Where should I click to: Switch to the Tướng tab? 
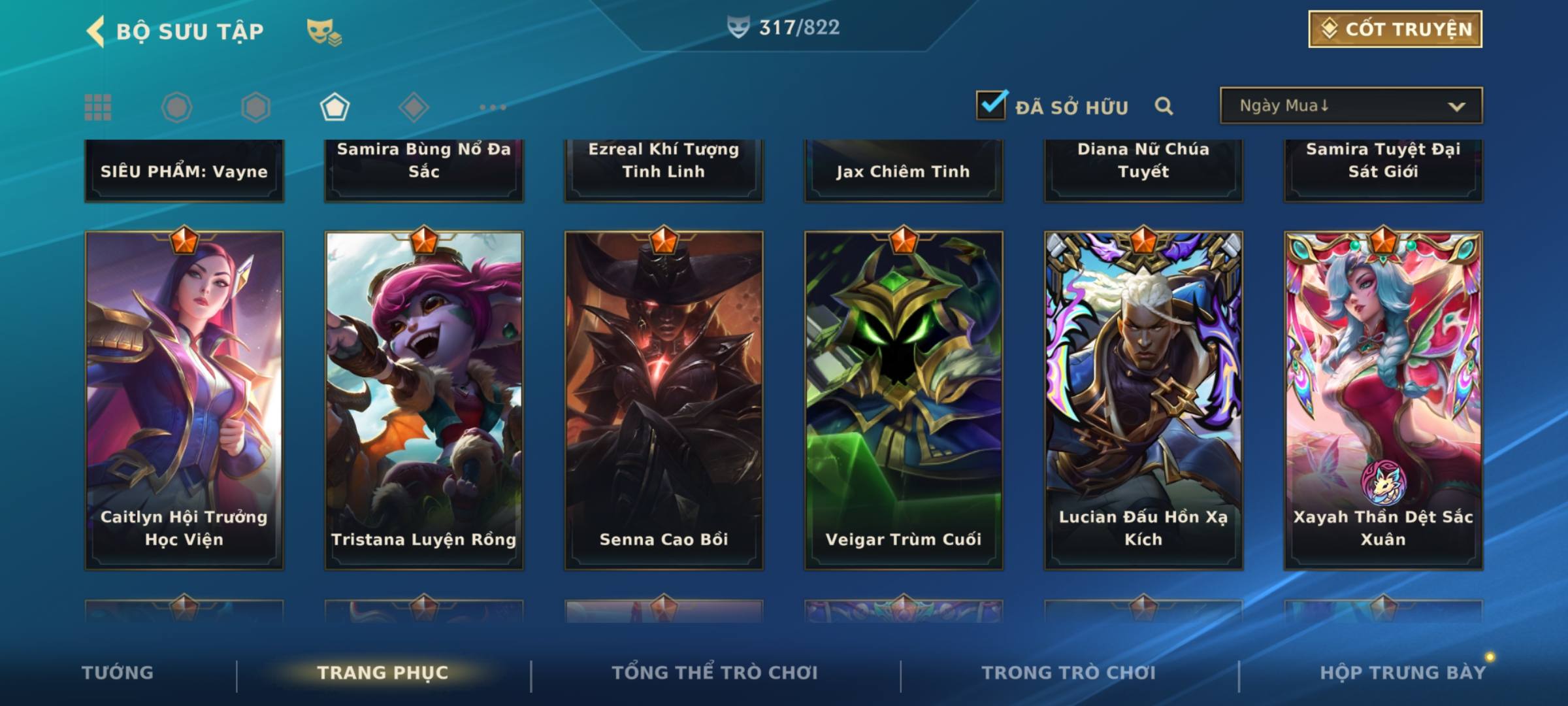(118, 673)
